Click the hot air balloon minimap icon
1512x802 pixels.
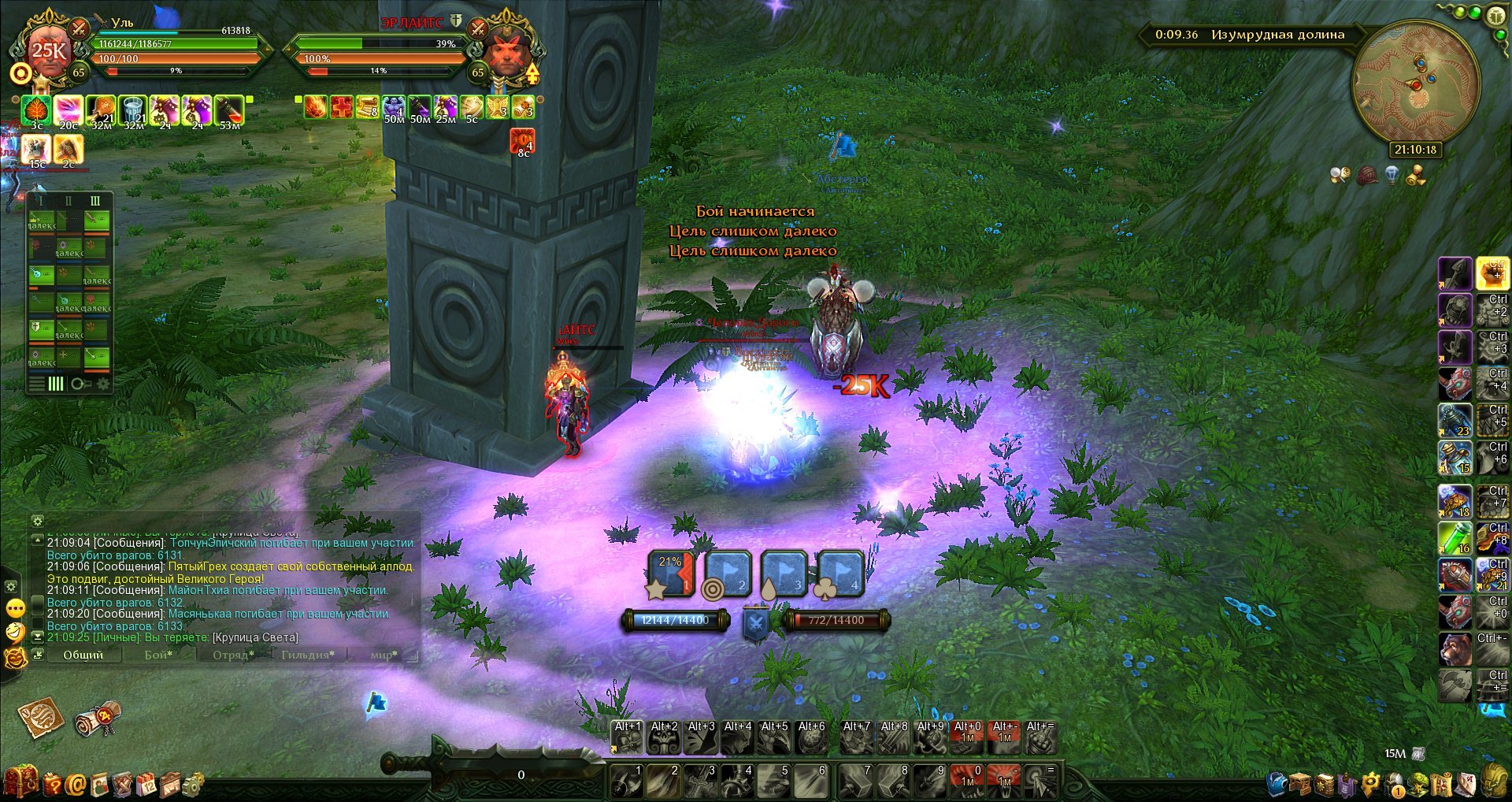[1392, 175]
